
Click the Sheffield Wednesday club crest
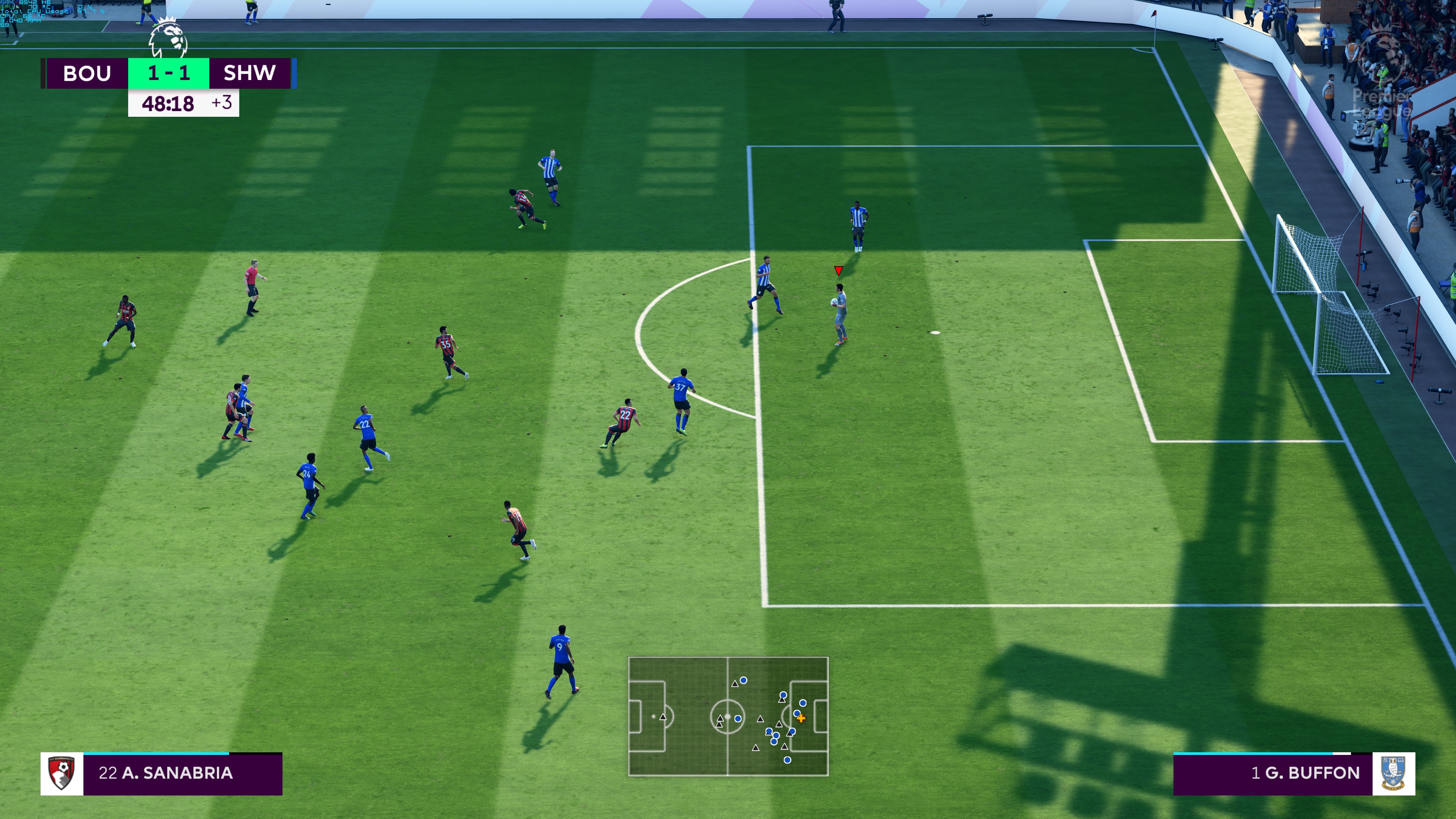(1393, 773)
